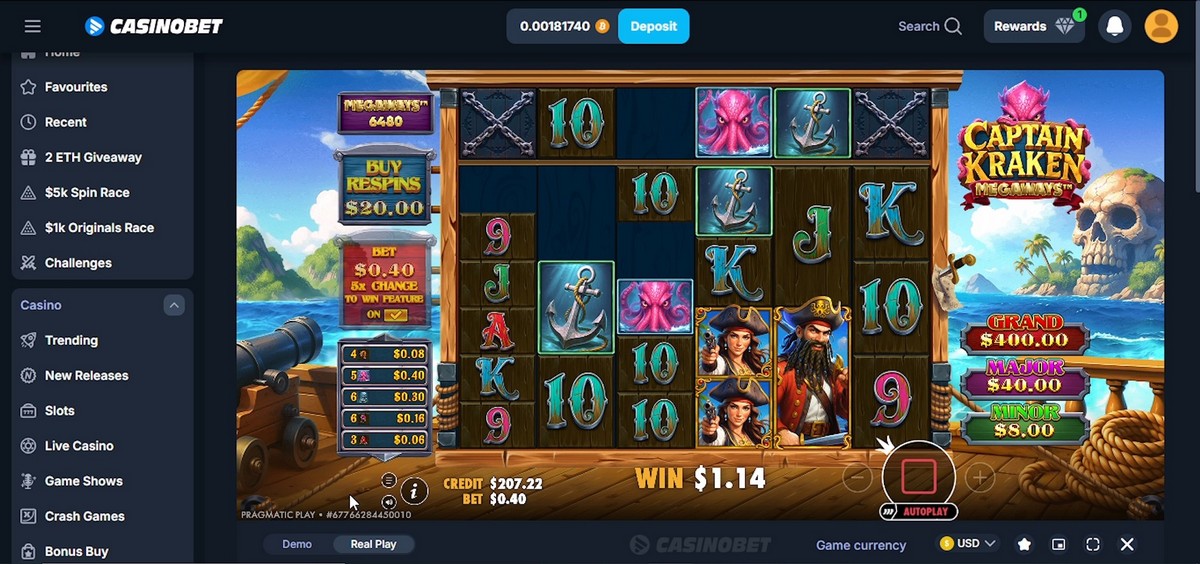The width and height of the screenshot is (1200, 564).
Task: Open the USD game currency dropdown
Action: (x=968, y=544)
